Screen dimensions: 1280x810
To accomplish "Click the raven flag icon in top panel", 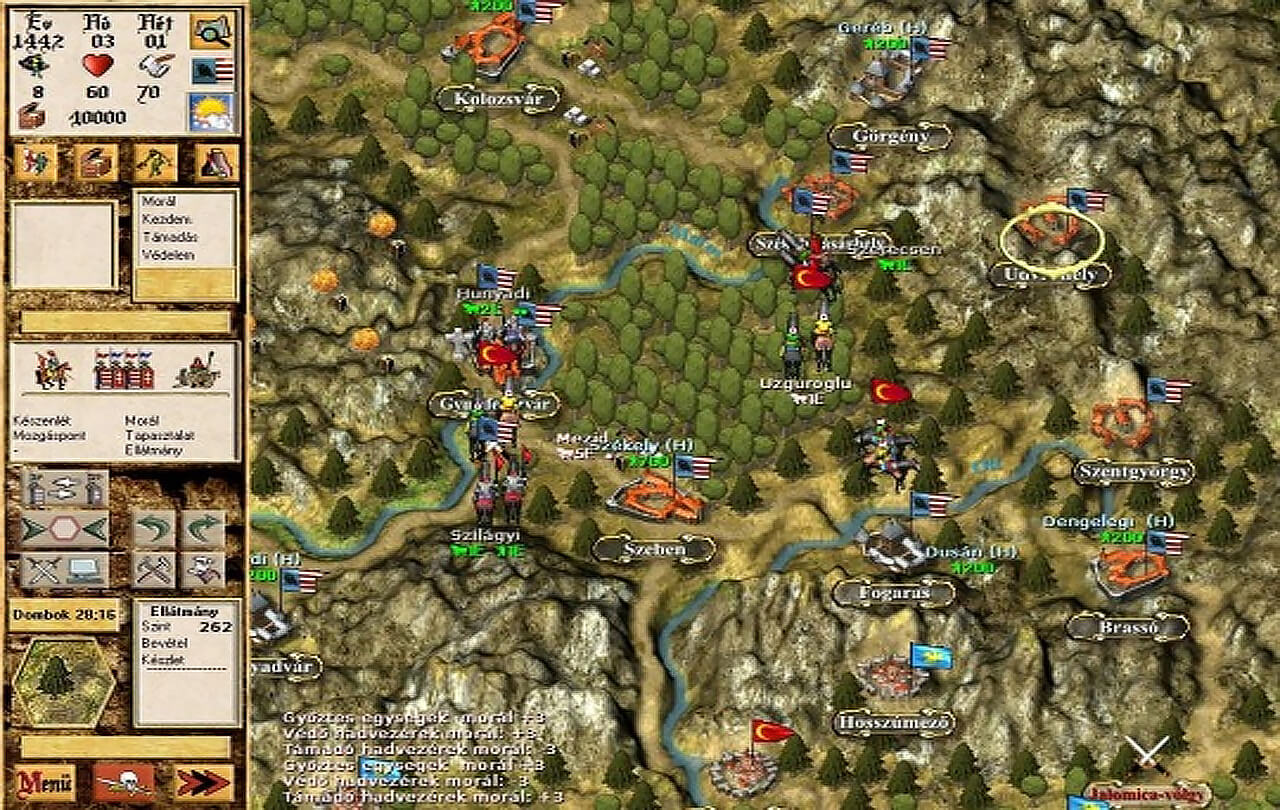I will [x=211, y=71].
